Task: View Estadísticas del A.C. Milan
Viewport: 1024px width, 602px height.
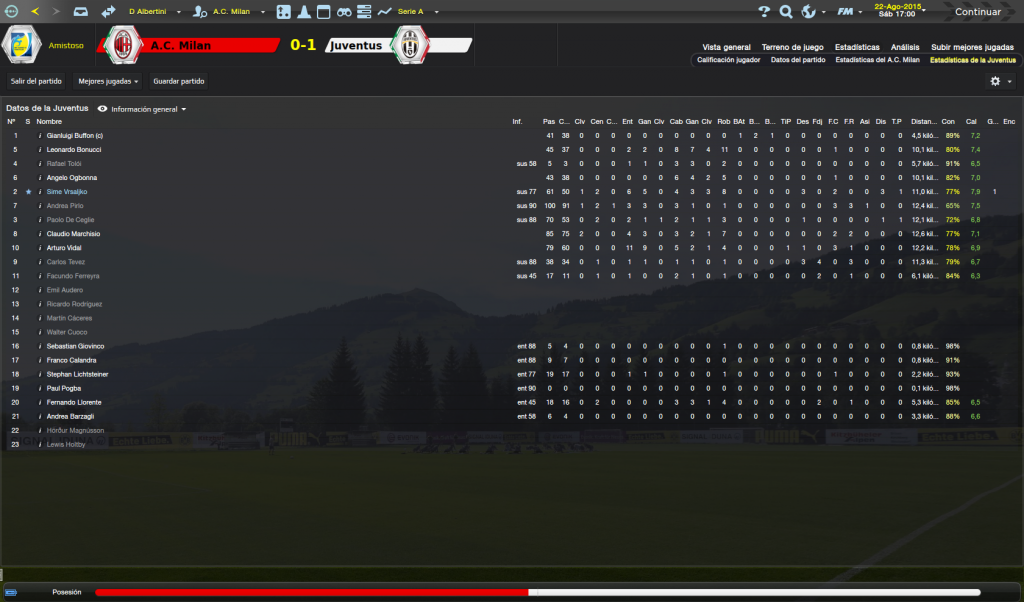Action: point(877,60)
